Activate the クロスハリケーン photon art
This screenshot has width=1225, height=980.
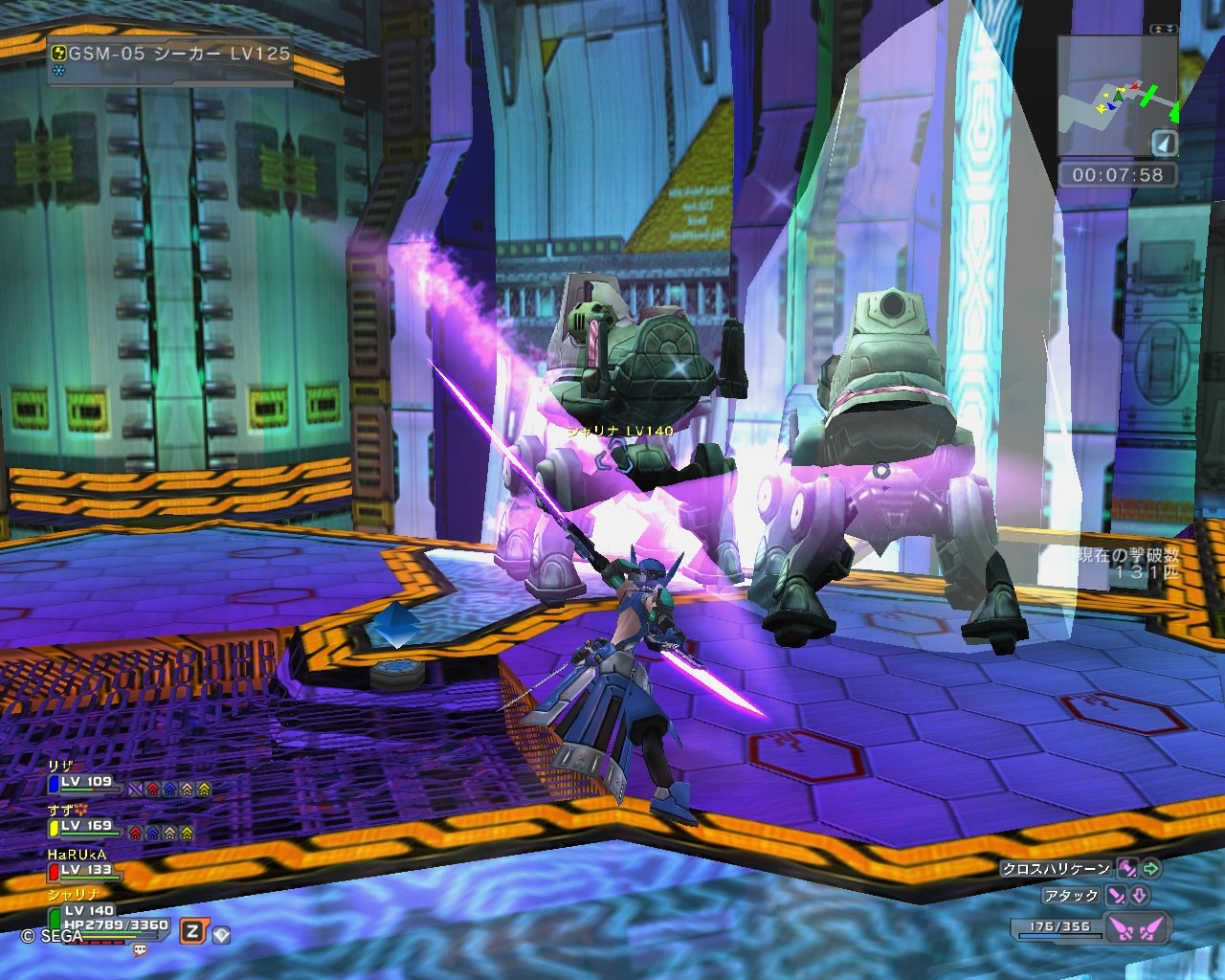(1056, 869)
